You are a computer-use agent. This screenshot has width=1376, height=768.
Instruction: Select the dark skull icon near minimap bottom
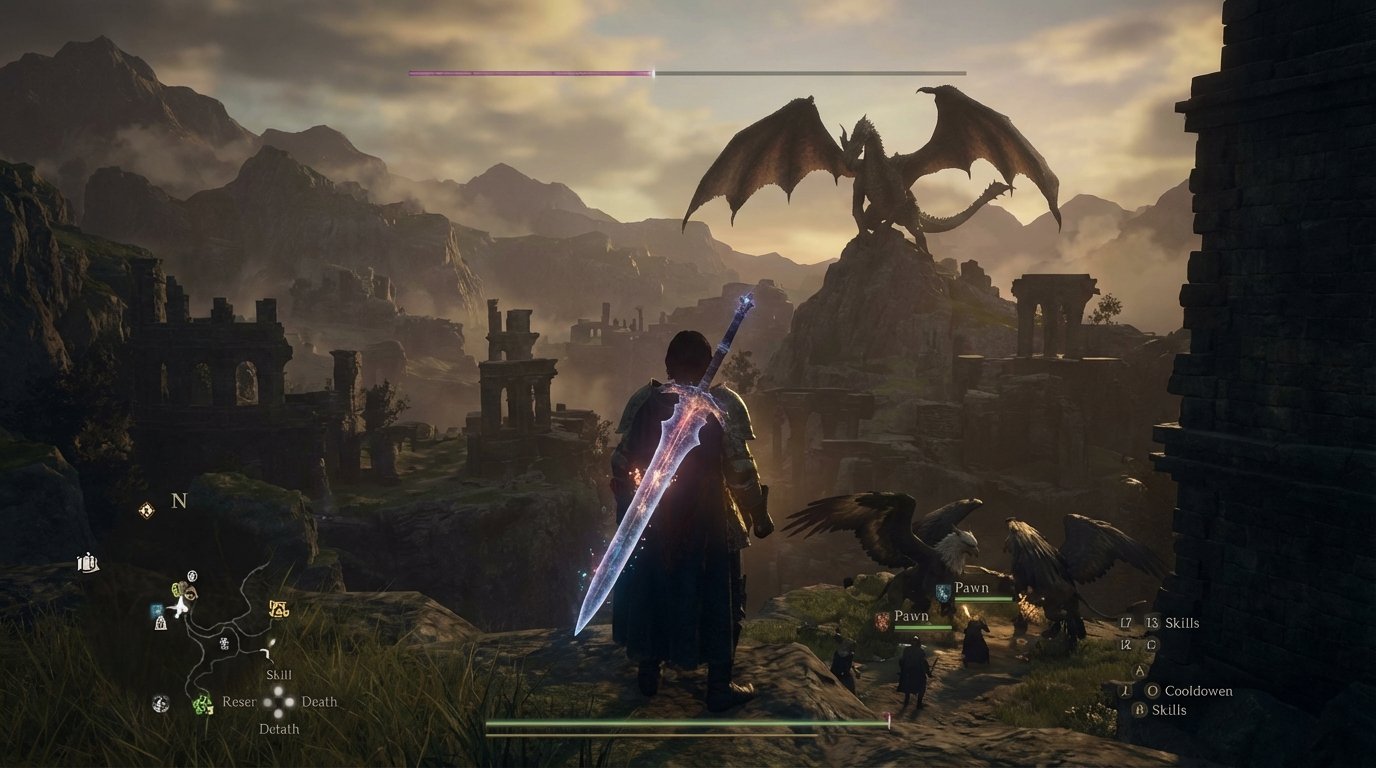pyautogui.click(x=160, y=701)
